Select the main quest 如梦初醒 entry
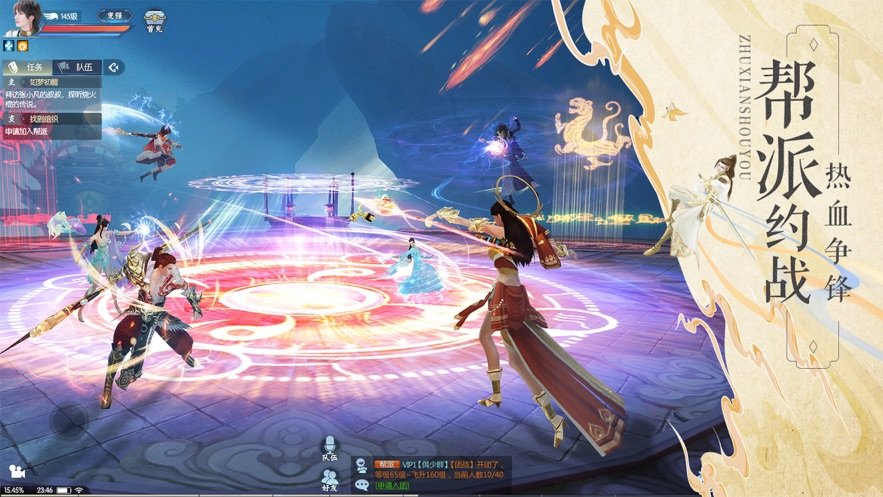 click(52, 82)
